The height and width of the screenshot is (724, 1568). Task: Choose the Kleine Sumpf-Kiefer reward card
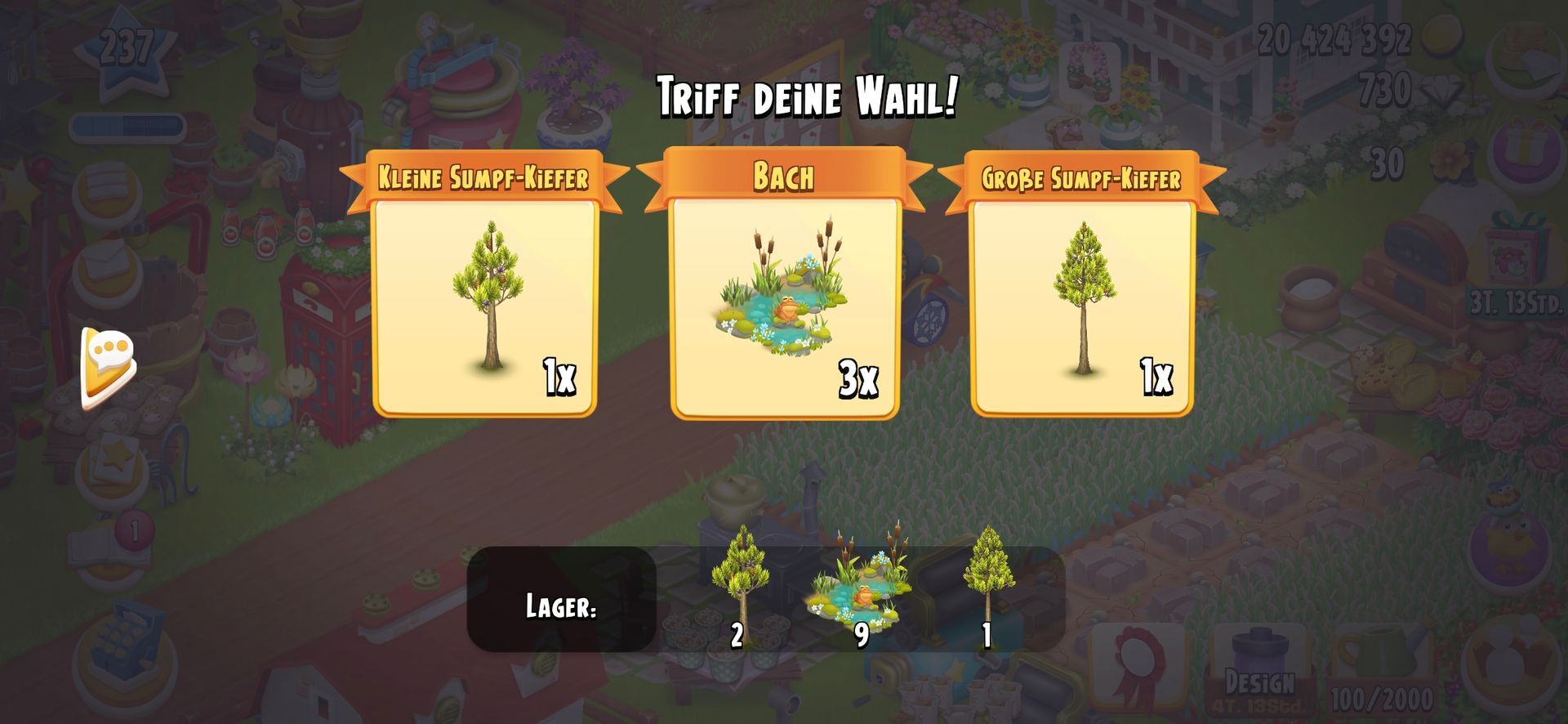[485, 306]
